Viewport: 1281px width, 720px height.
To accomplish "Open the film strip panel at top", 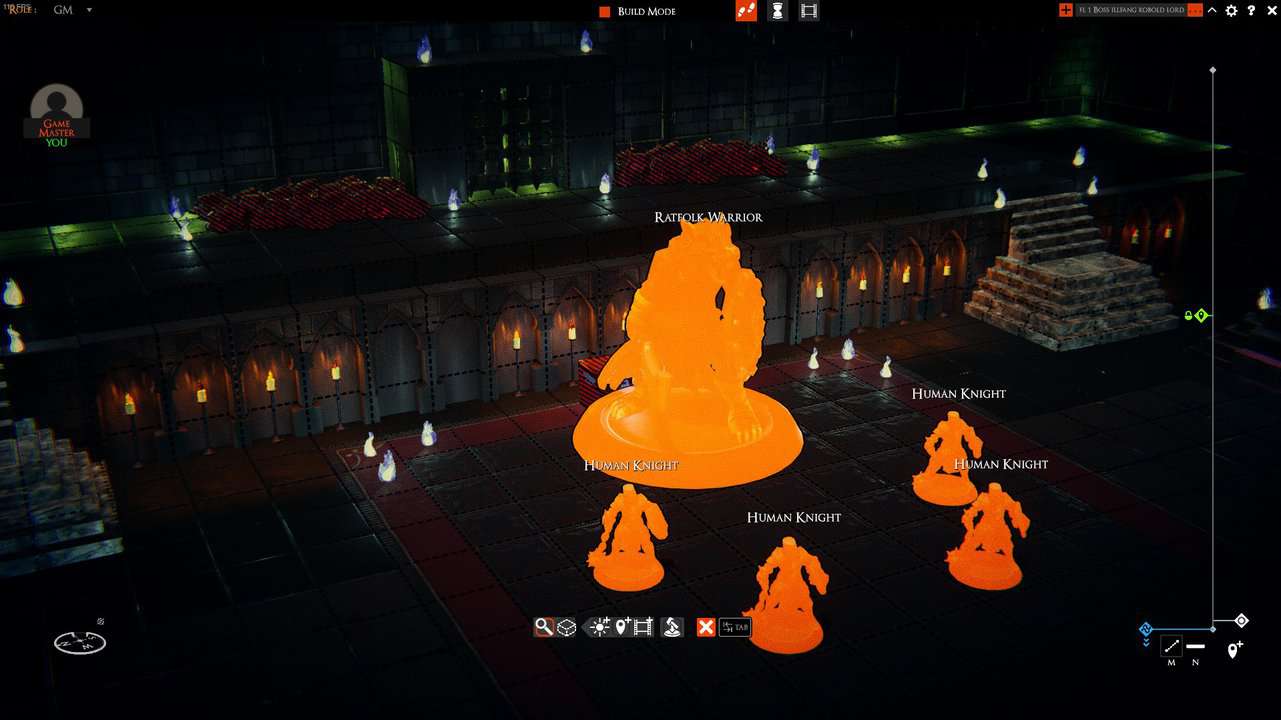I will tap(808, 10).
